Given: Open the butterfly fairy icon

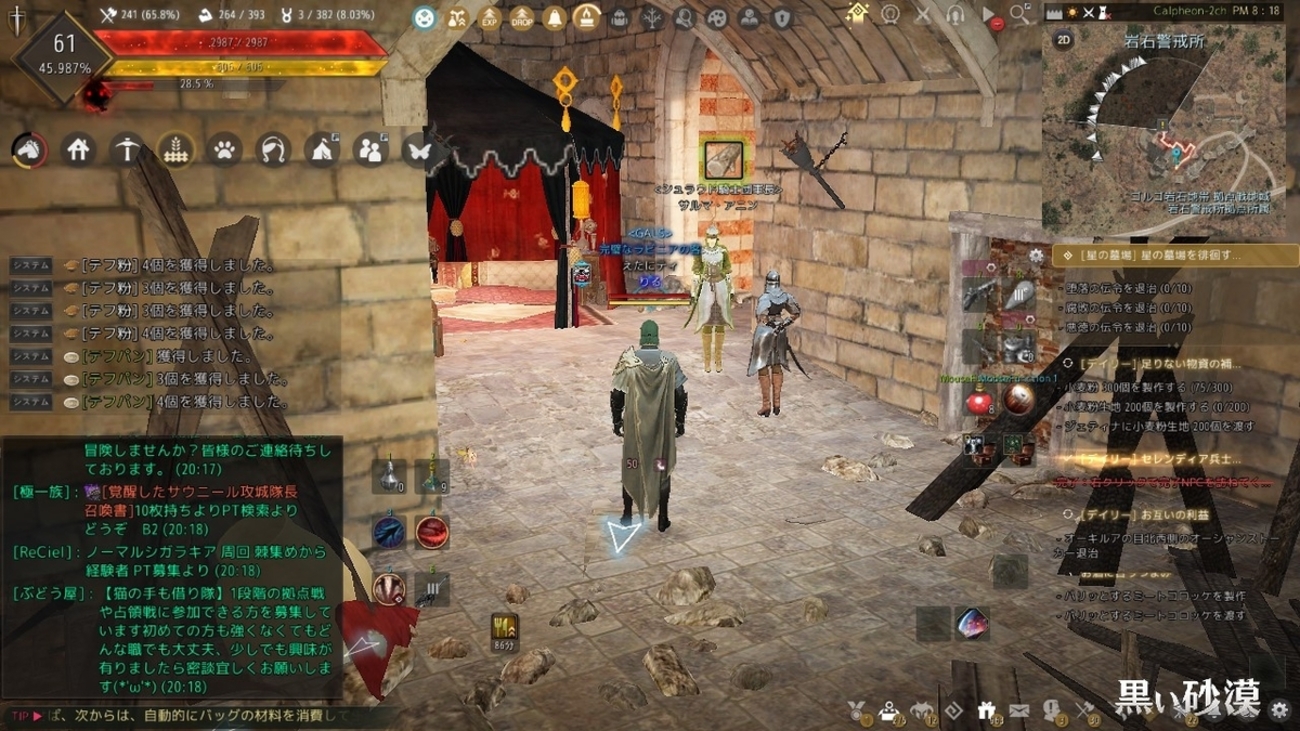Looking at the screenshot, I should 418,151.
